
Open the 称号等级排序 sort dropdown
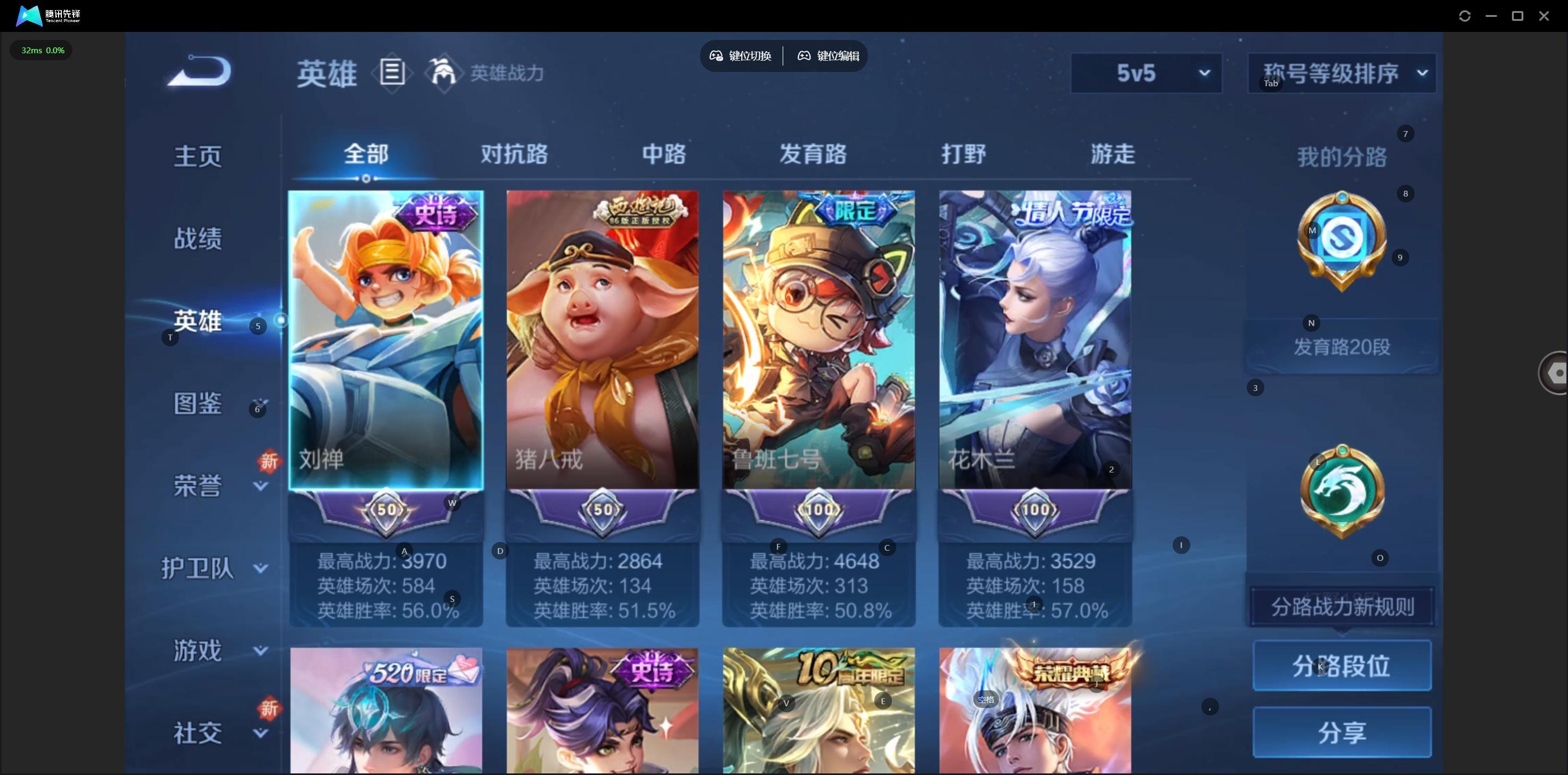pyautogui.click(x=1342, y=73)
